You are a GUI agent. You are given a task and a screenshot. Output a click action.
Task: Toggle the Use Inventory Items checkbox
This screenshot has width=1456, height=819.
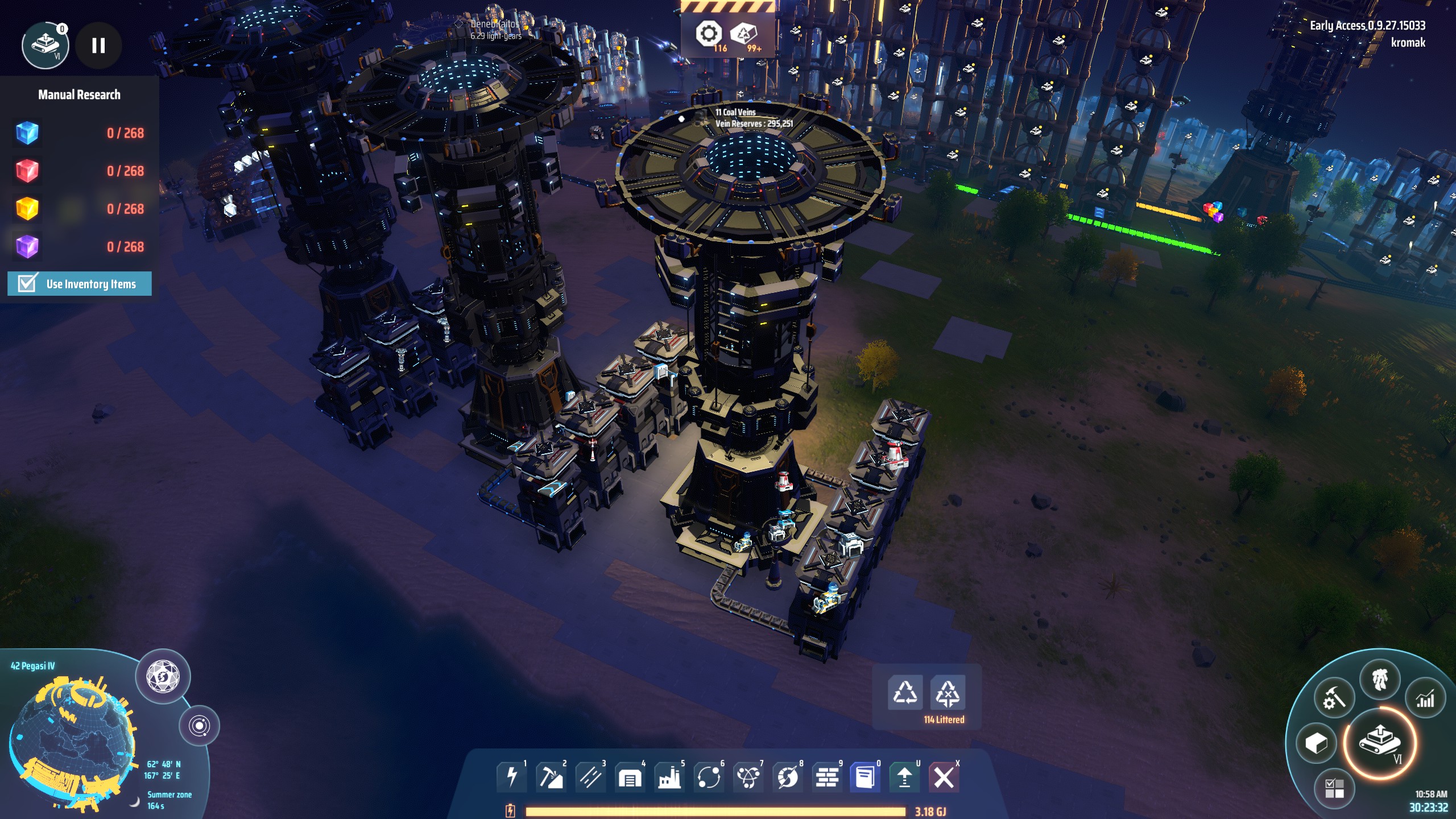27,283
